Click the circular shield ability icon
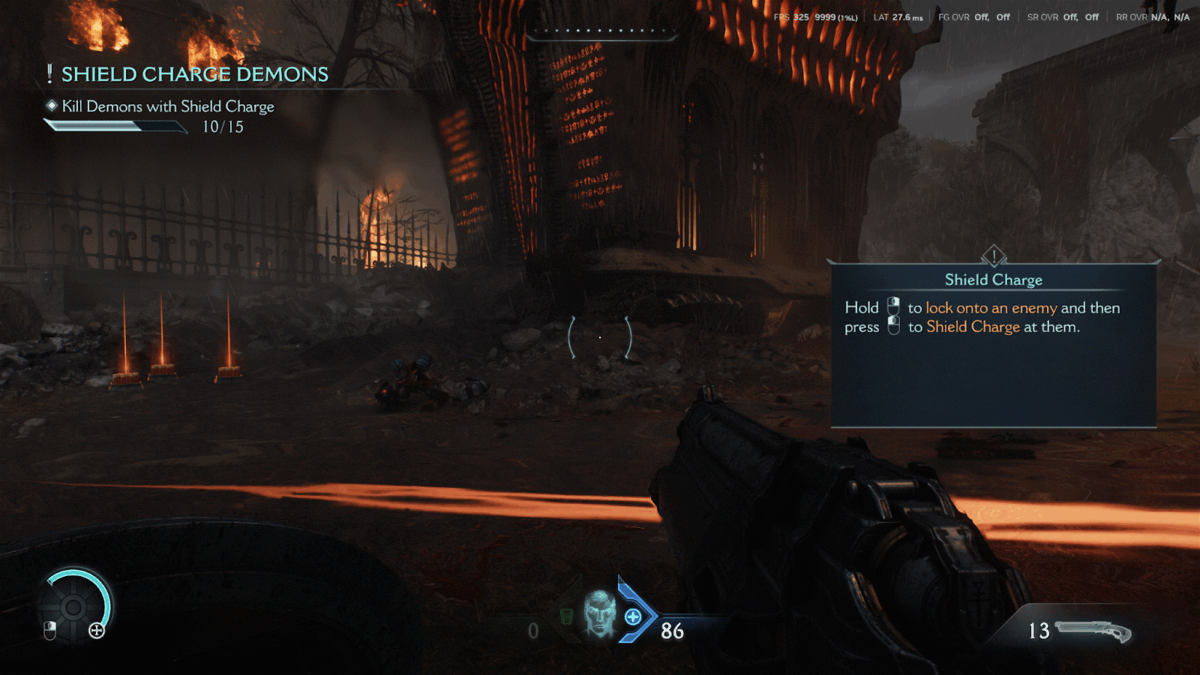Viewport: 1200px width, 675px height. 73,606
